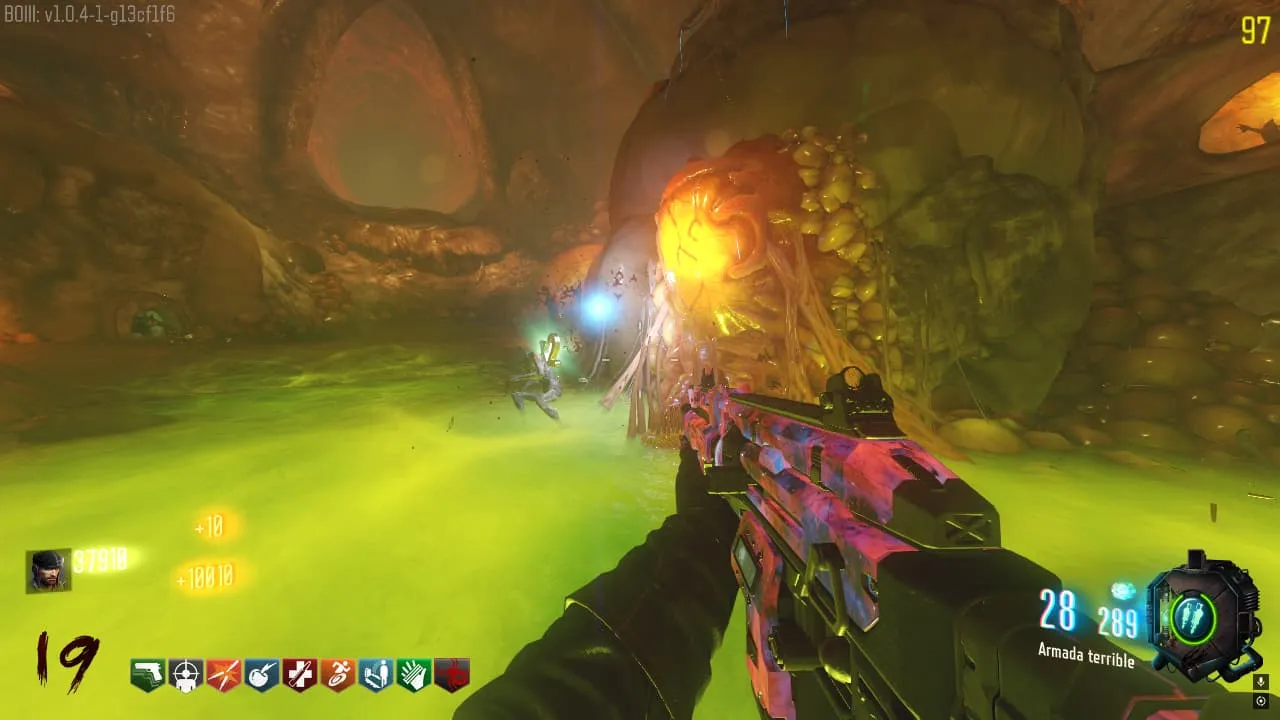Click the Juggernog red cross perk icon
The image size is (1280, 720).
click(299, 675)
